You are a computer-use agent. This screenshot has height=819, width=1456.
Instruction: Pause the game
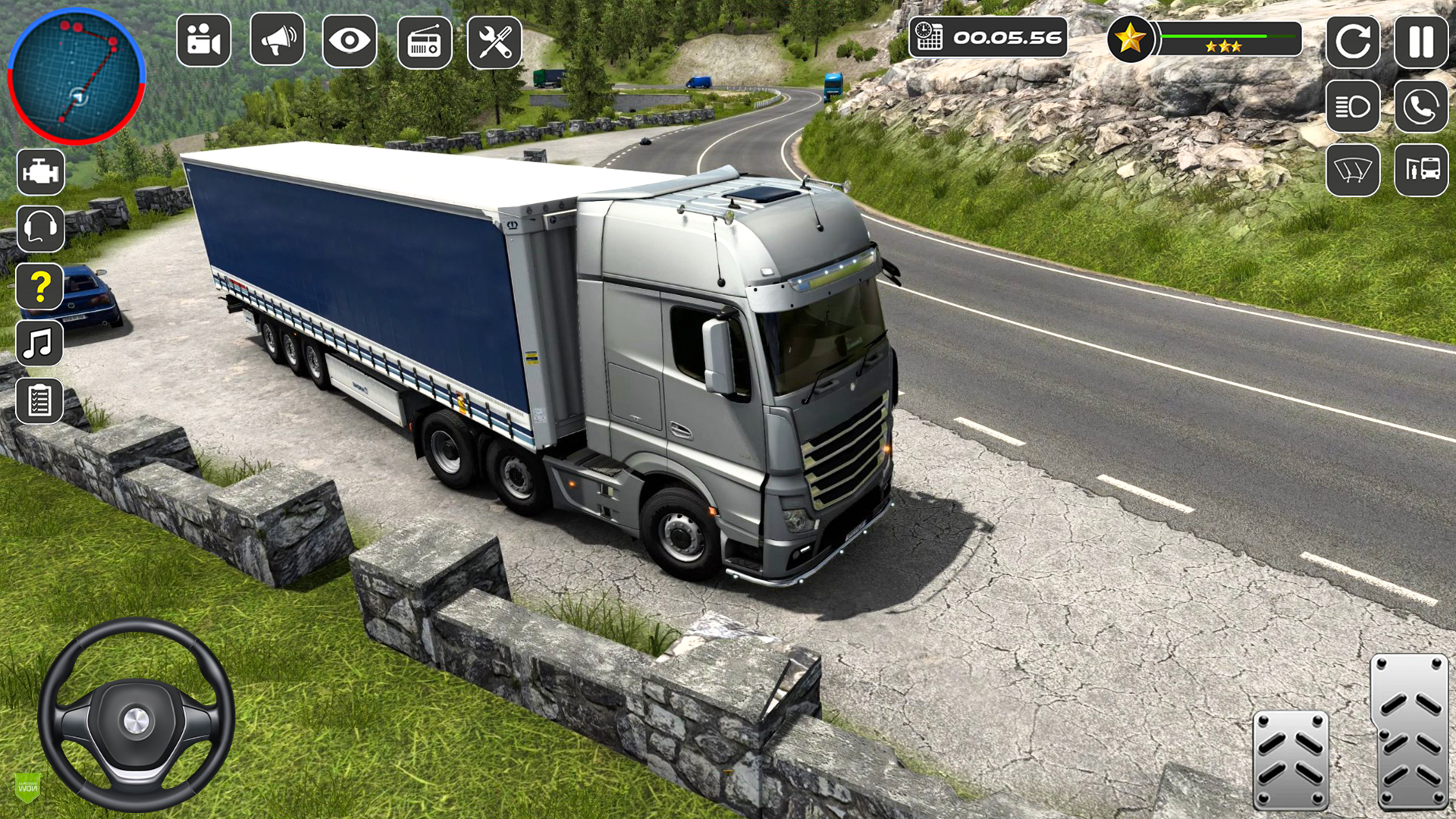[x=1420, y=42]
